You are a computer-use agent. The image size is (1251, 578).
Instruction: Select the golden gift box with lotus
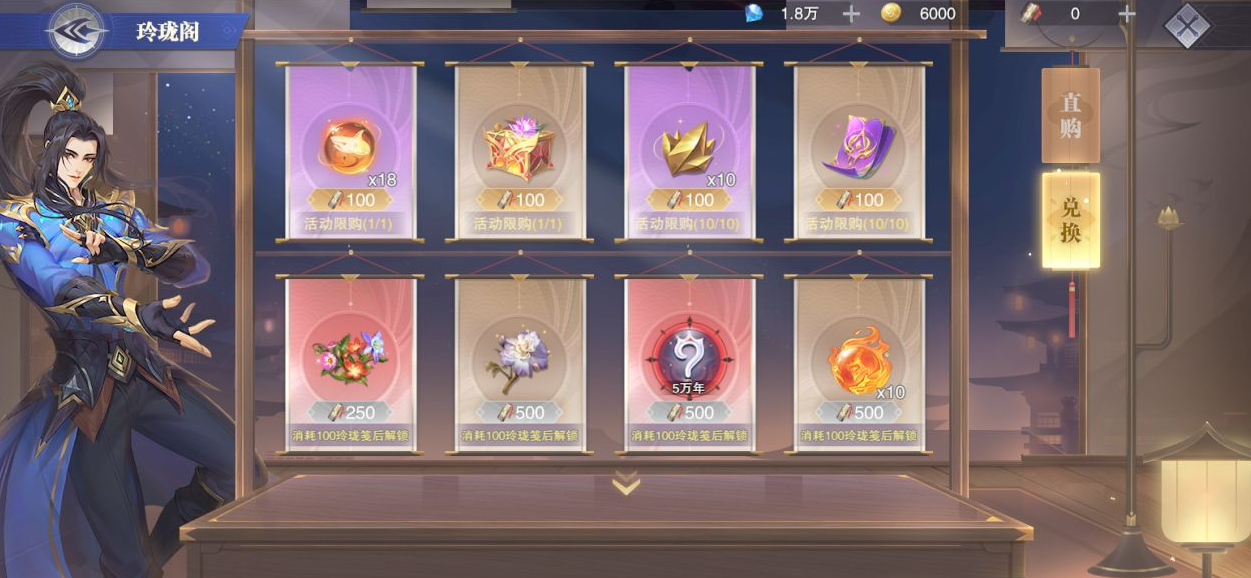519,150
